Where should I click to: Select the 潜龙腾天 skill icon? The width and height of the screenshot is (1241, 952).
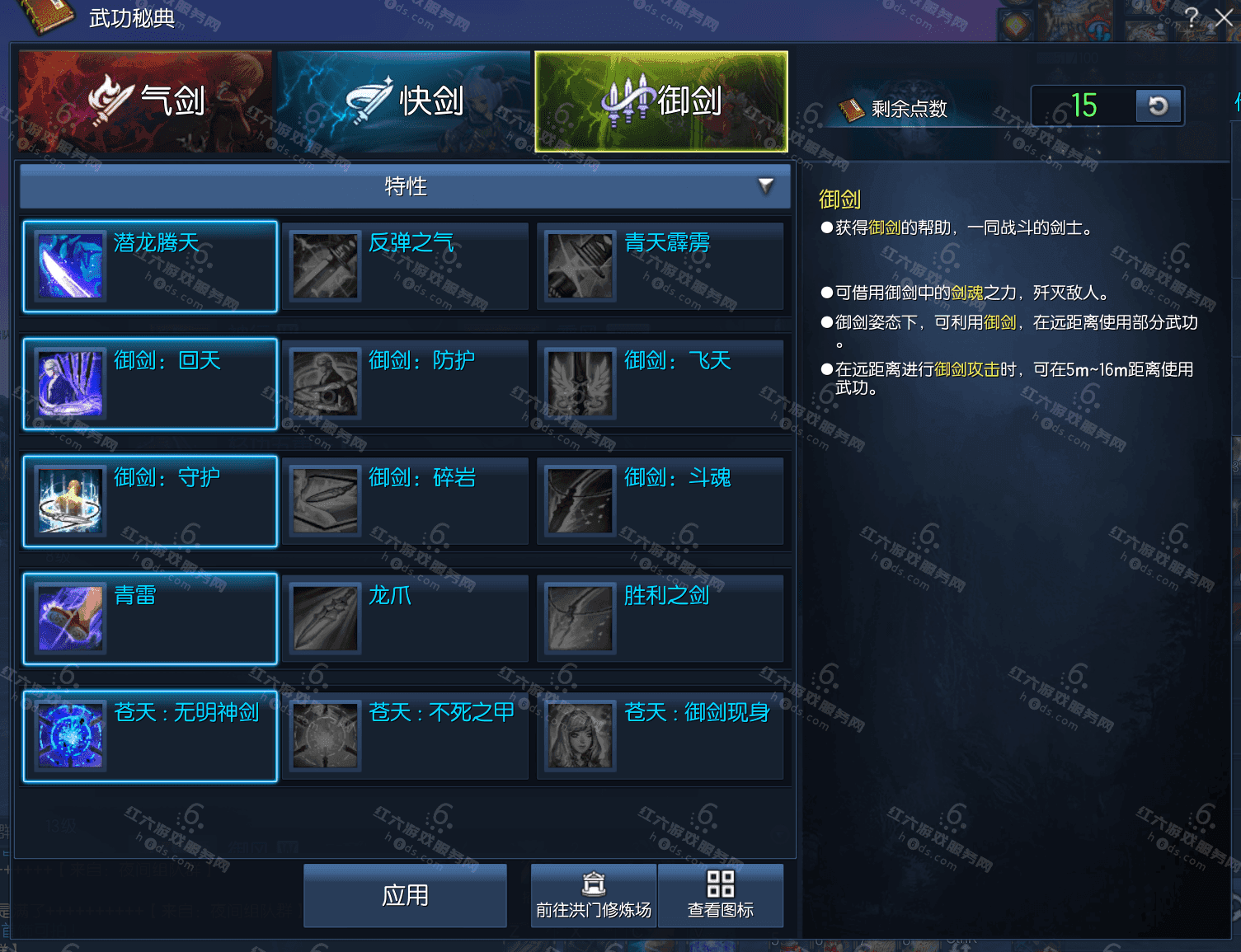click(69, 265)
